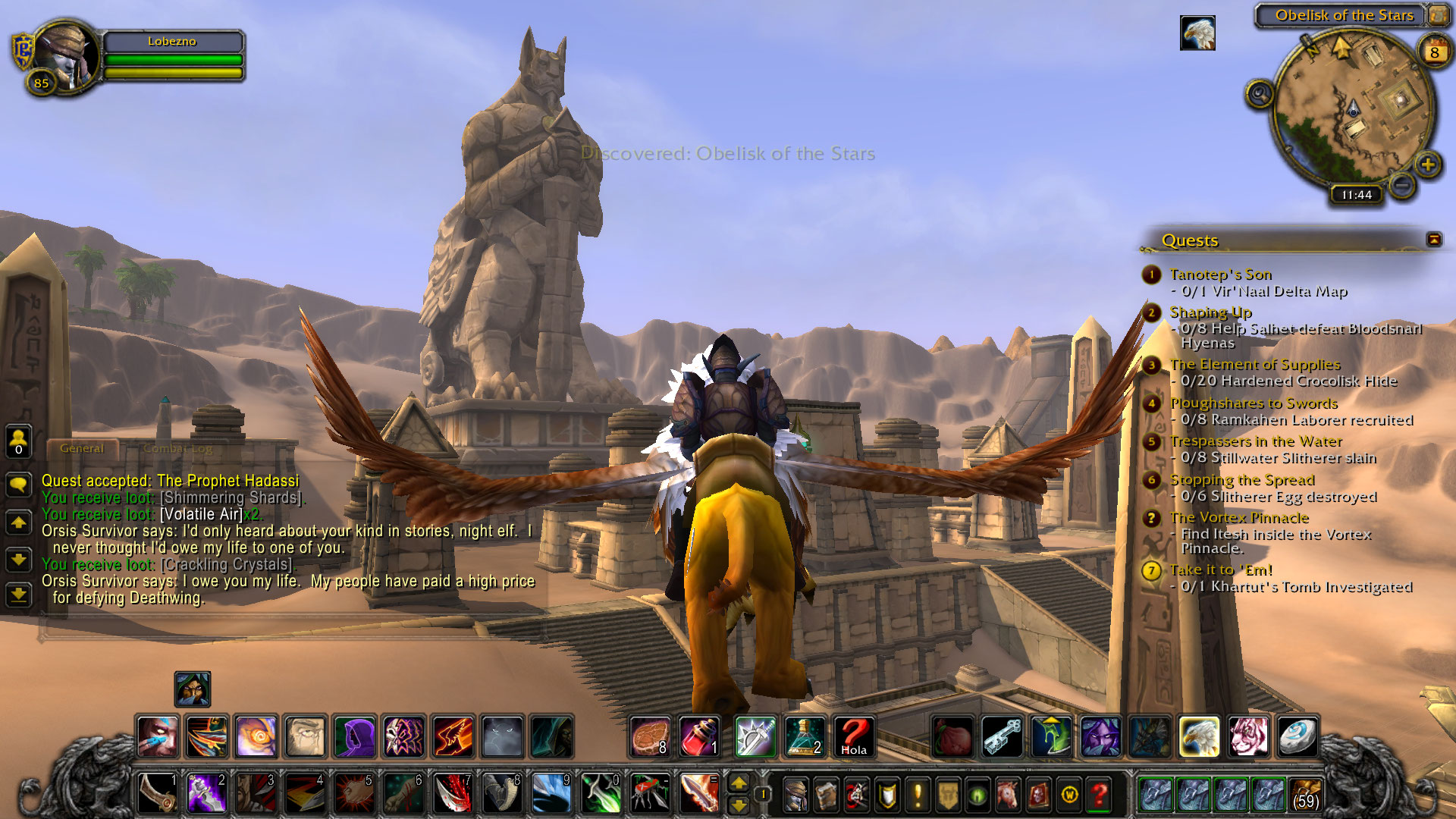Use the red health potion slot
The image size is (1456, 819).
[x=699, y=736]
